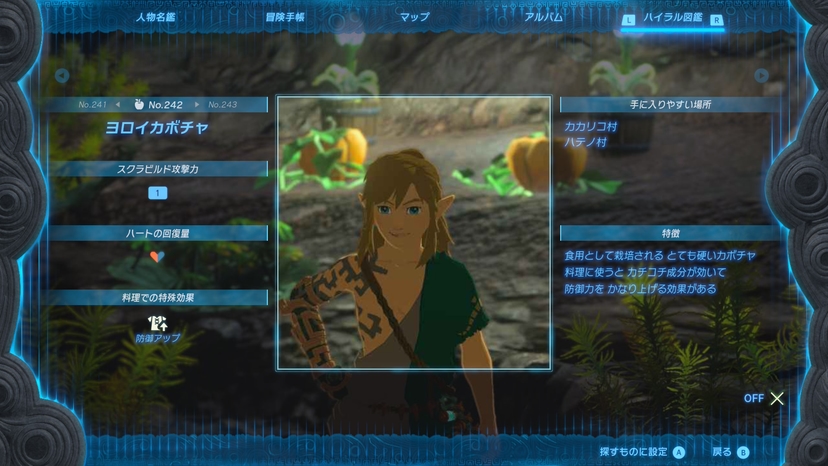Switch to the 人物名鑑 tab
Screen dimensions: 828x466
click(157, 17)
